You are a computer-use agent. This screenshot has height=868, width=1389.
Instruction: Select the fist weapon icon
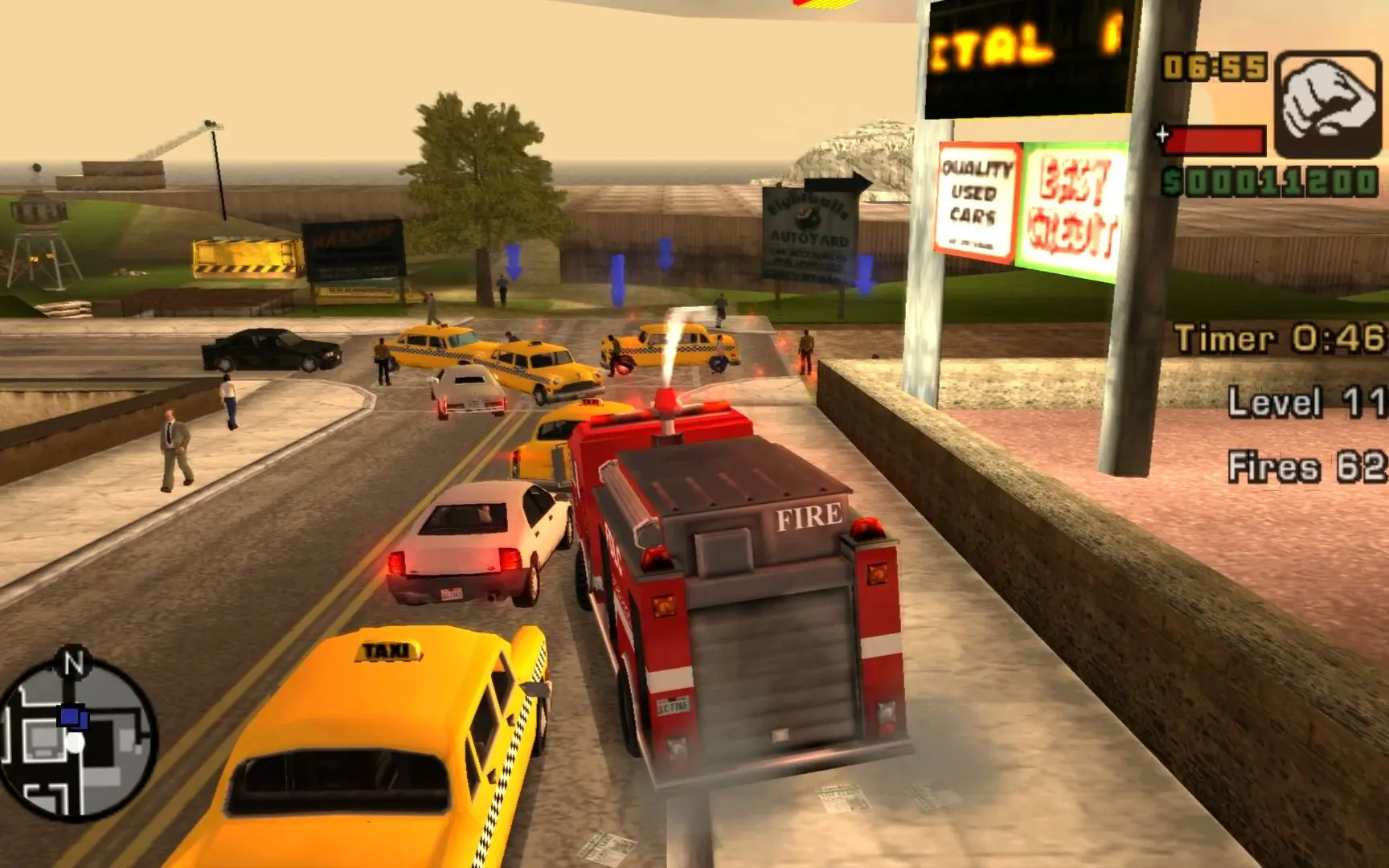(1327, 104)
